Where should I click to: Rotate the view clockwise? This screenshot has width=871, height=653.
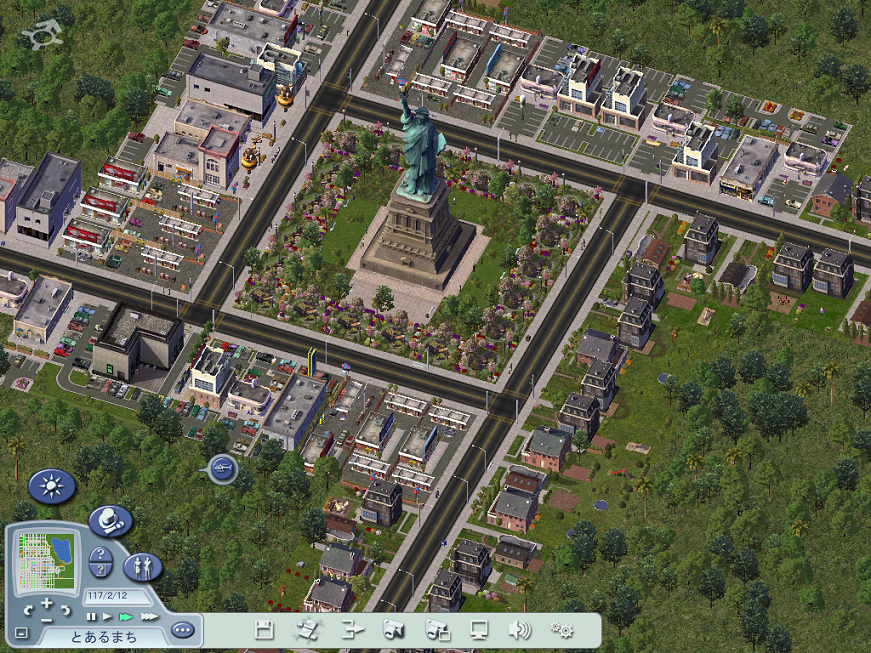(x=66, y=610)
